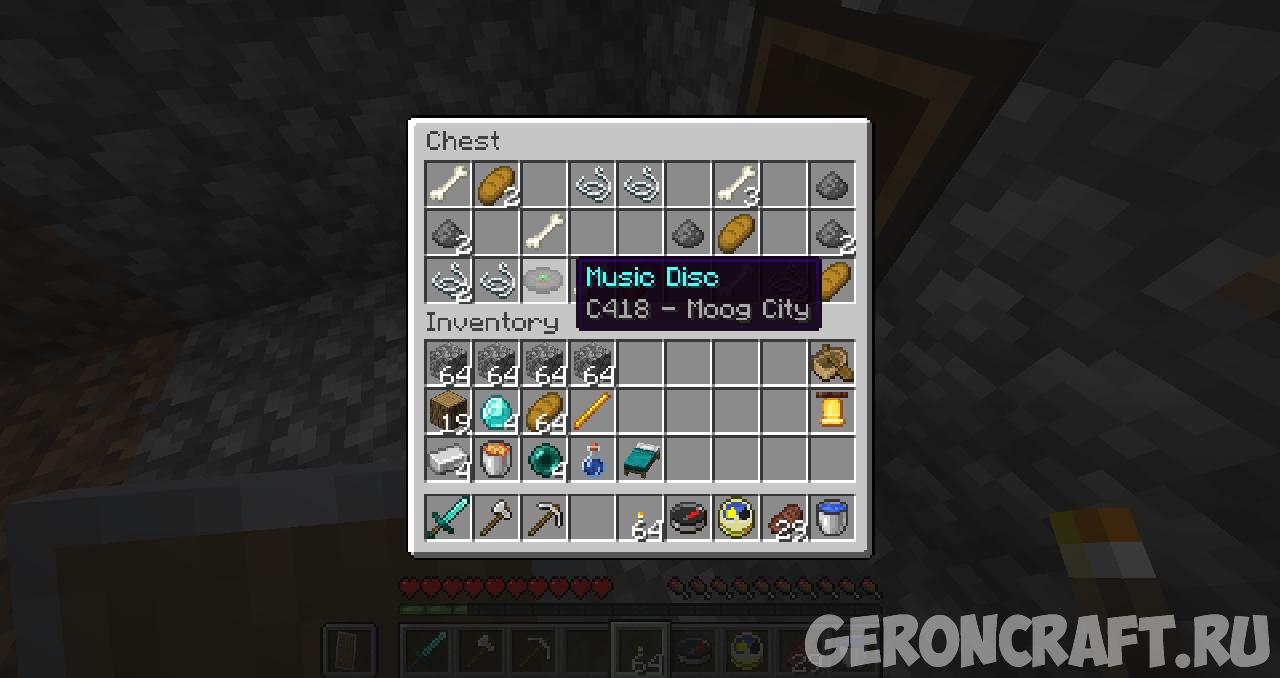
Task: Select the ender pearl stack
Action: pyautogui.click(x=545, y=459)
